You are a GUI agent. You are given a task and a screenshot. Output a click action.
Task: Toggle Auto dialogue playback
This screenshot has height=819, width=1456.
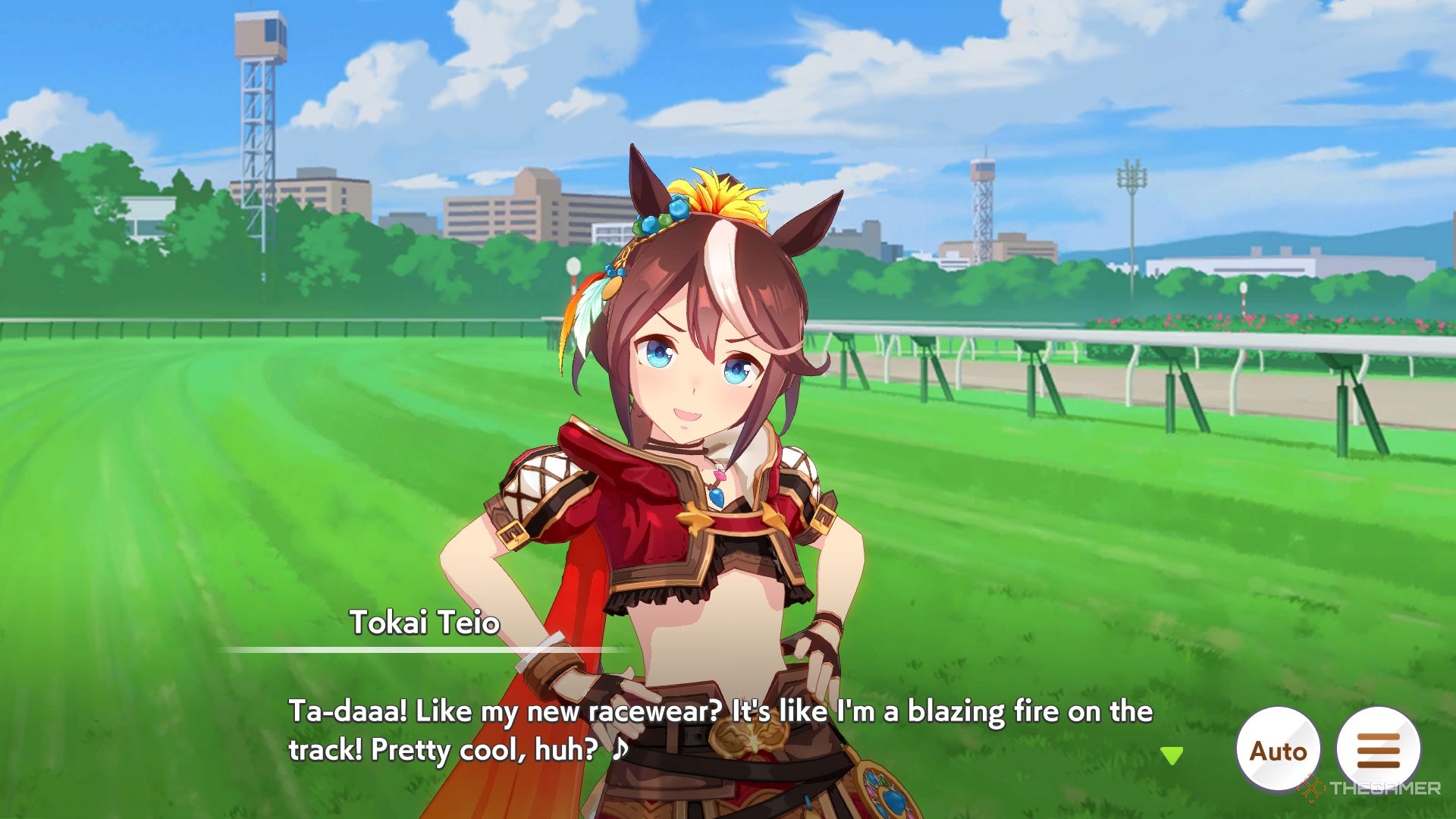(x=1278, y=750)
